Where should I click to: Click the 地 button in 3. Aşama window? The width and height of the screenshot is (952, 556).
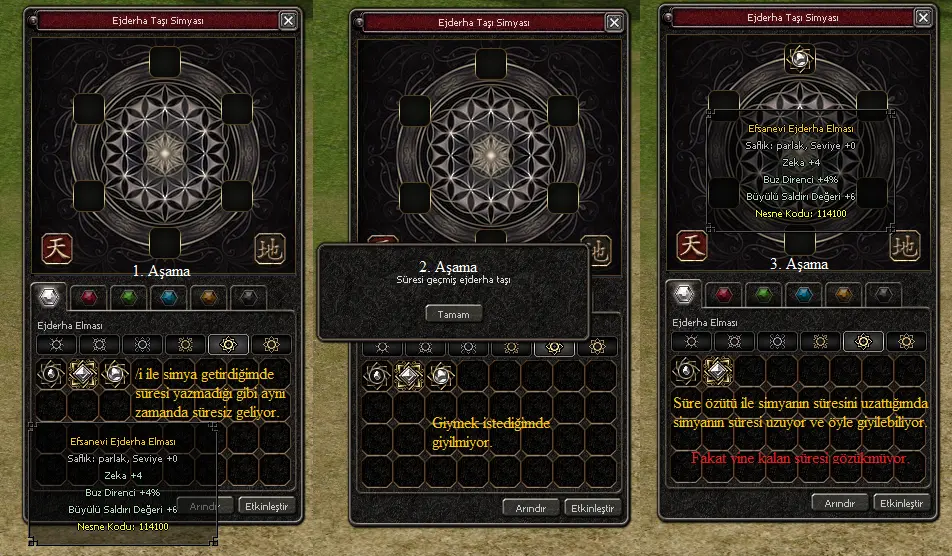pos(903,245)
